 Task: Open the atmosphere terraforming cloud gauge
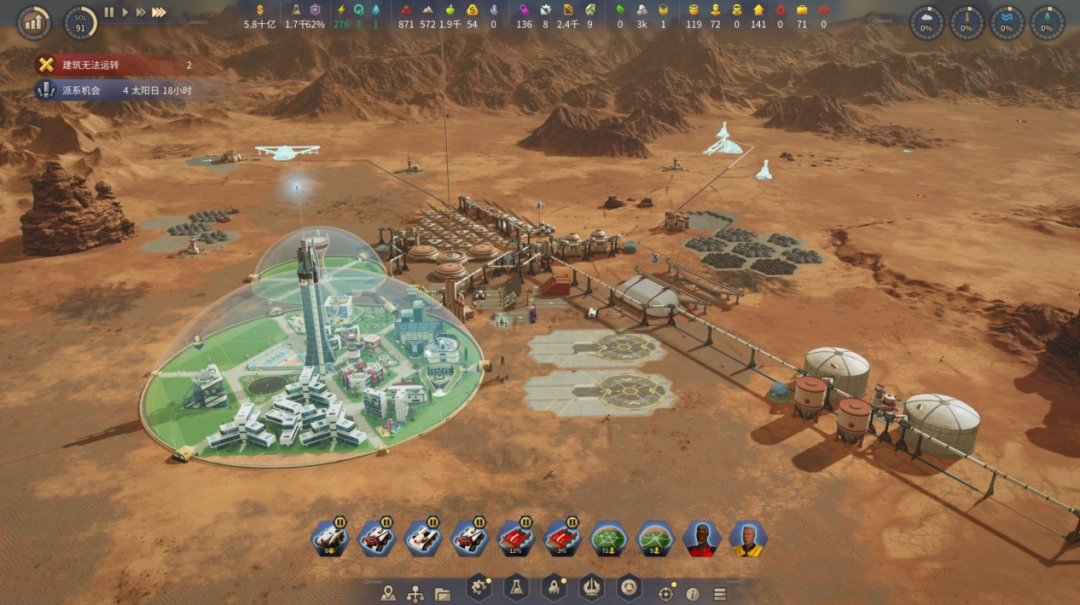(x=926, y=22)
